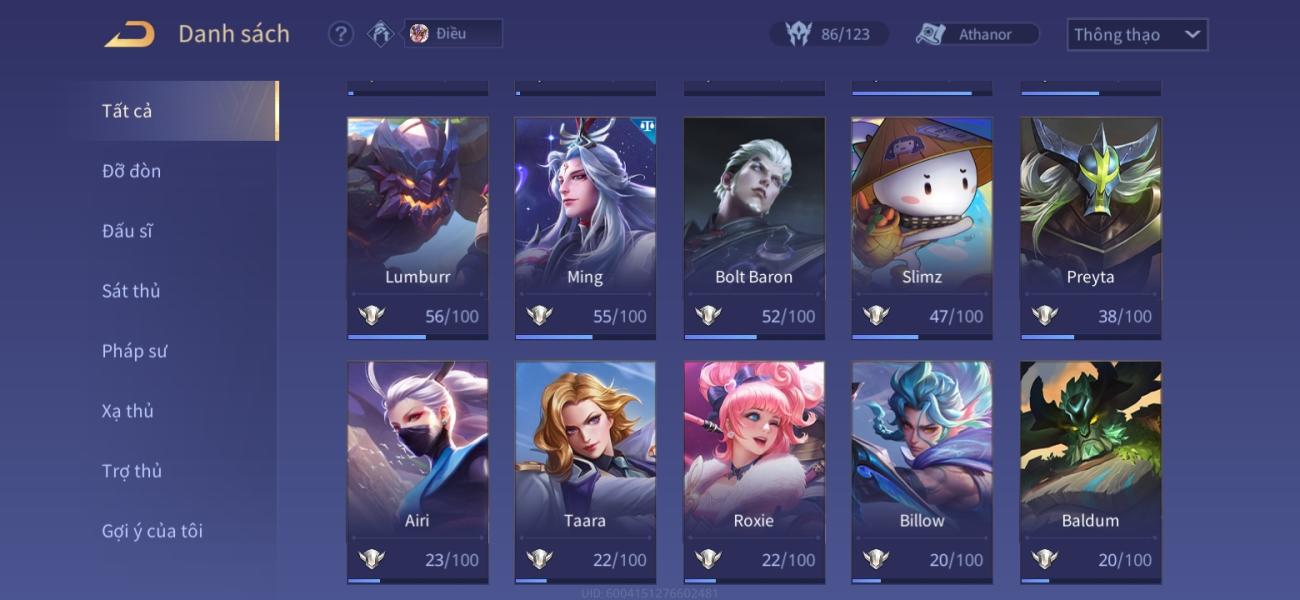Open the Athanor button

[977, 35]
